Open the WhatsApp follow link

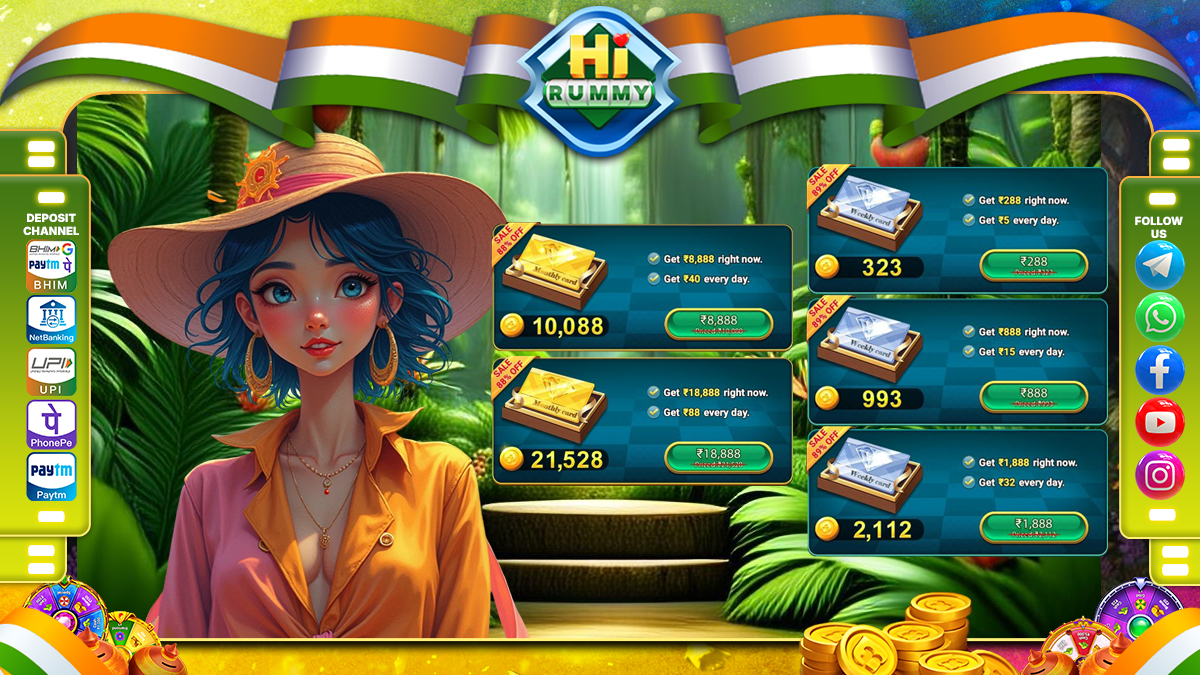tap(1160, 318)
